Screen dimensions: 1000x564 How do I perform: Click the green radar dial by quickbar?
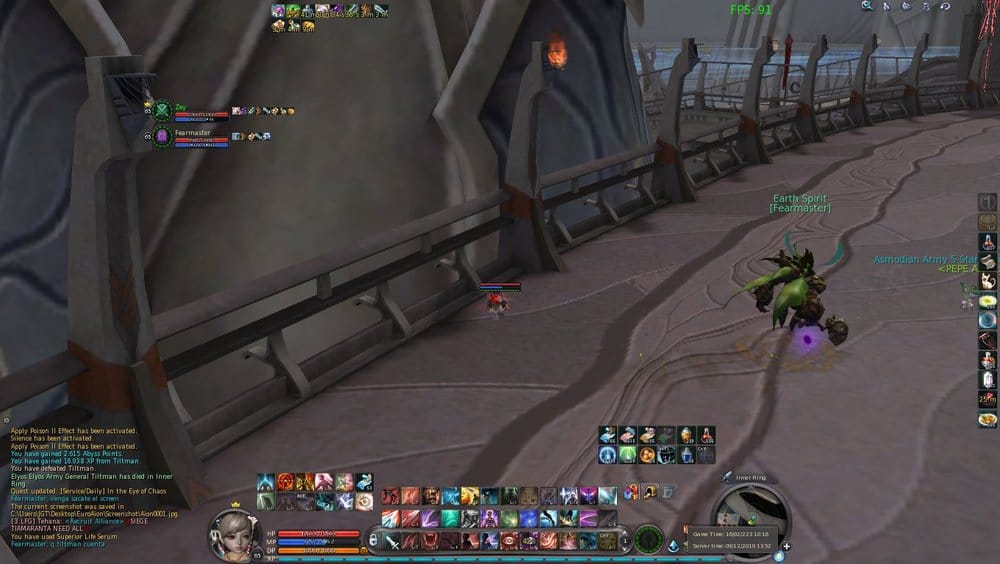(648, 539)
